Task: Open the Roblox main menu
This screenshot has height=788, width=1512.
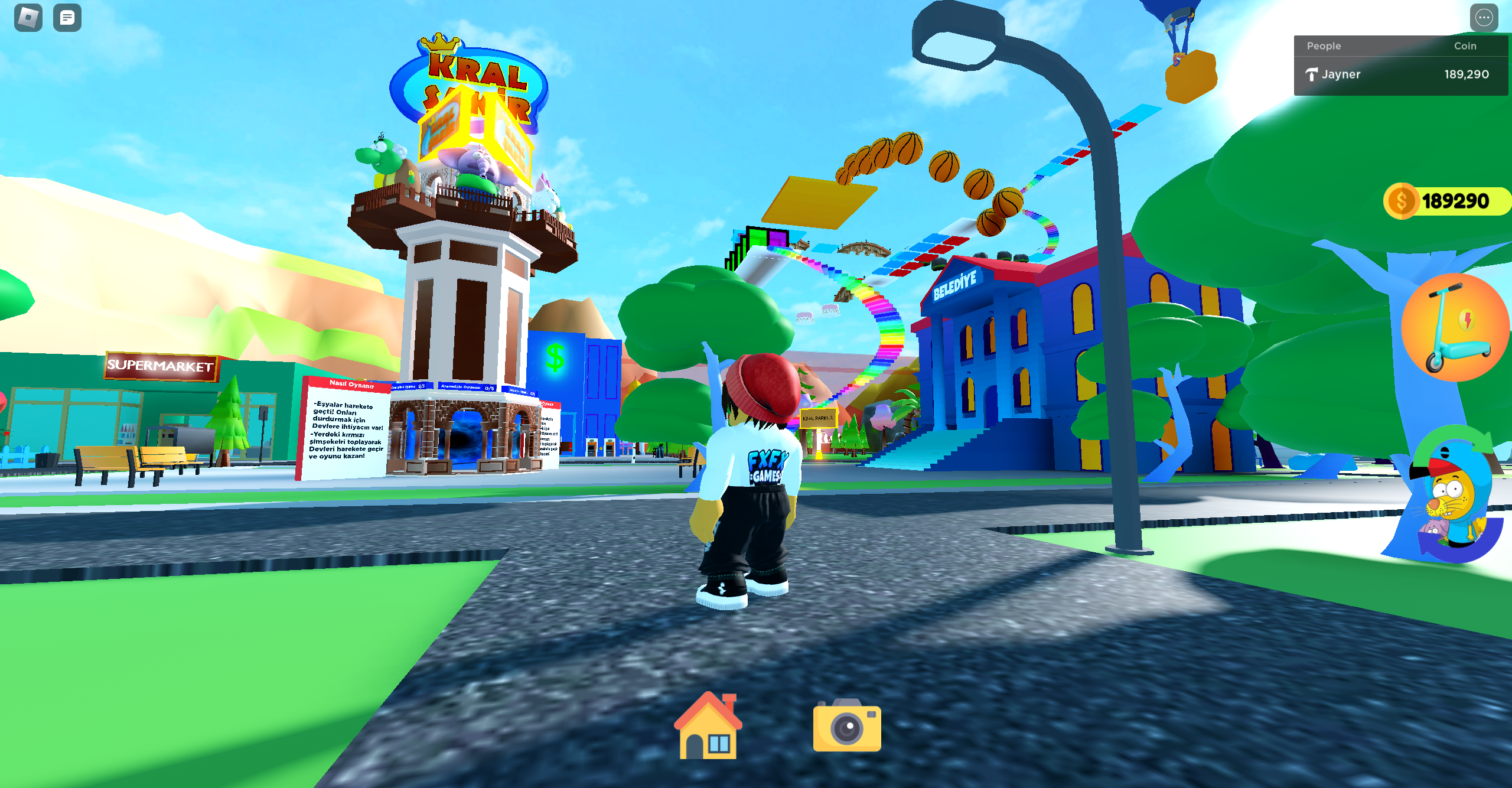Action: point(28,18)
